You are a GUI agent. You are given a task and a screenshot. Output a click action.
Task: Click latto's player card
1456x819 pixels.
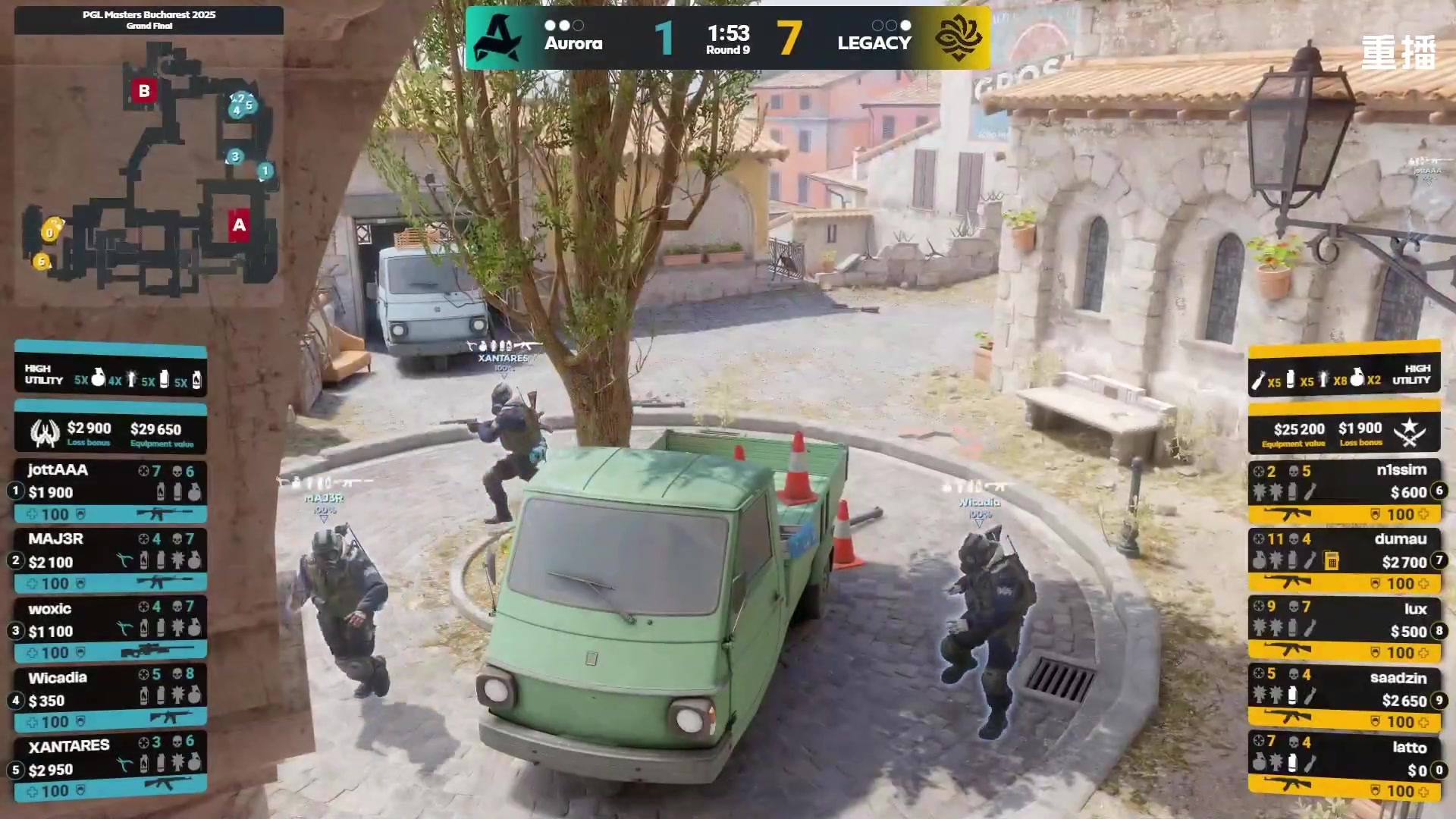point(1344,768)
